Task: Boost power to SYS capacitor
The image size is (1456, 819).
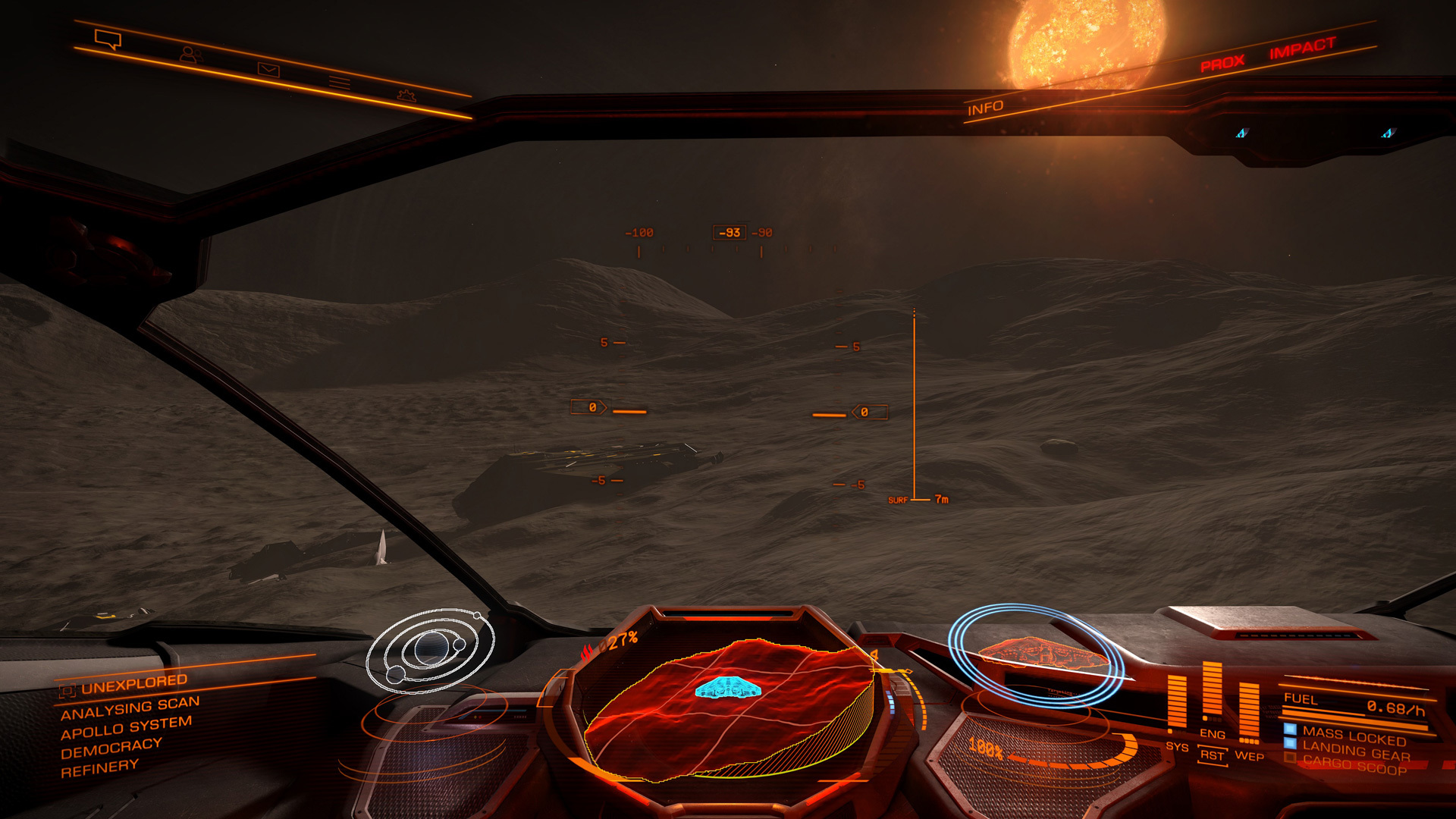Action: [x=1177, y=747]
